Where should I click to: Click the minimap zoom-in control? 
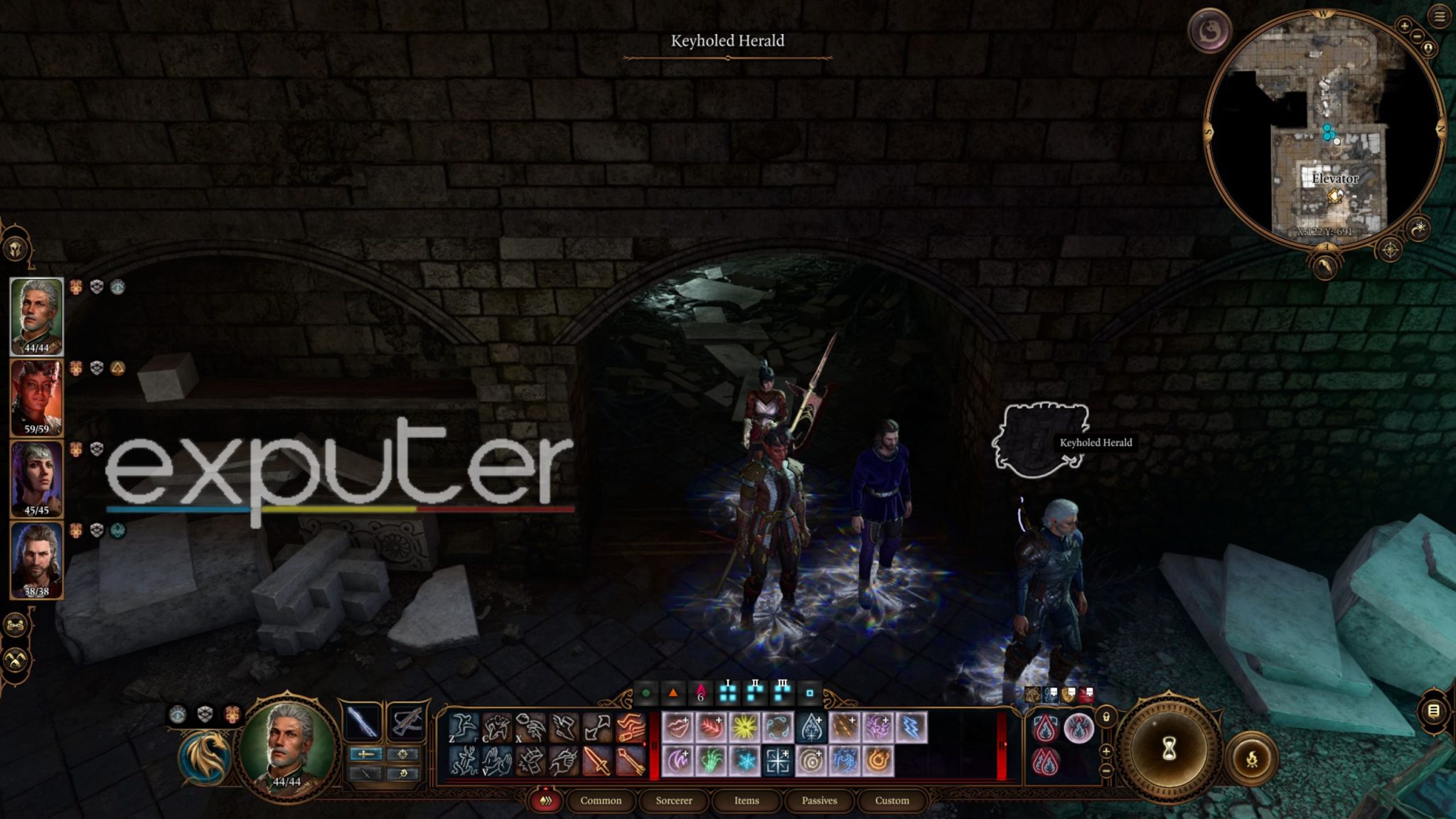click(x=1404, y=26)
